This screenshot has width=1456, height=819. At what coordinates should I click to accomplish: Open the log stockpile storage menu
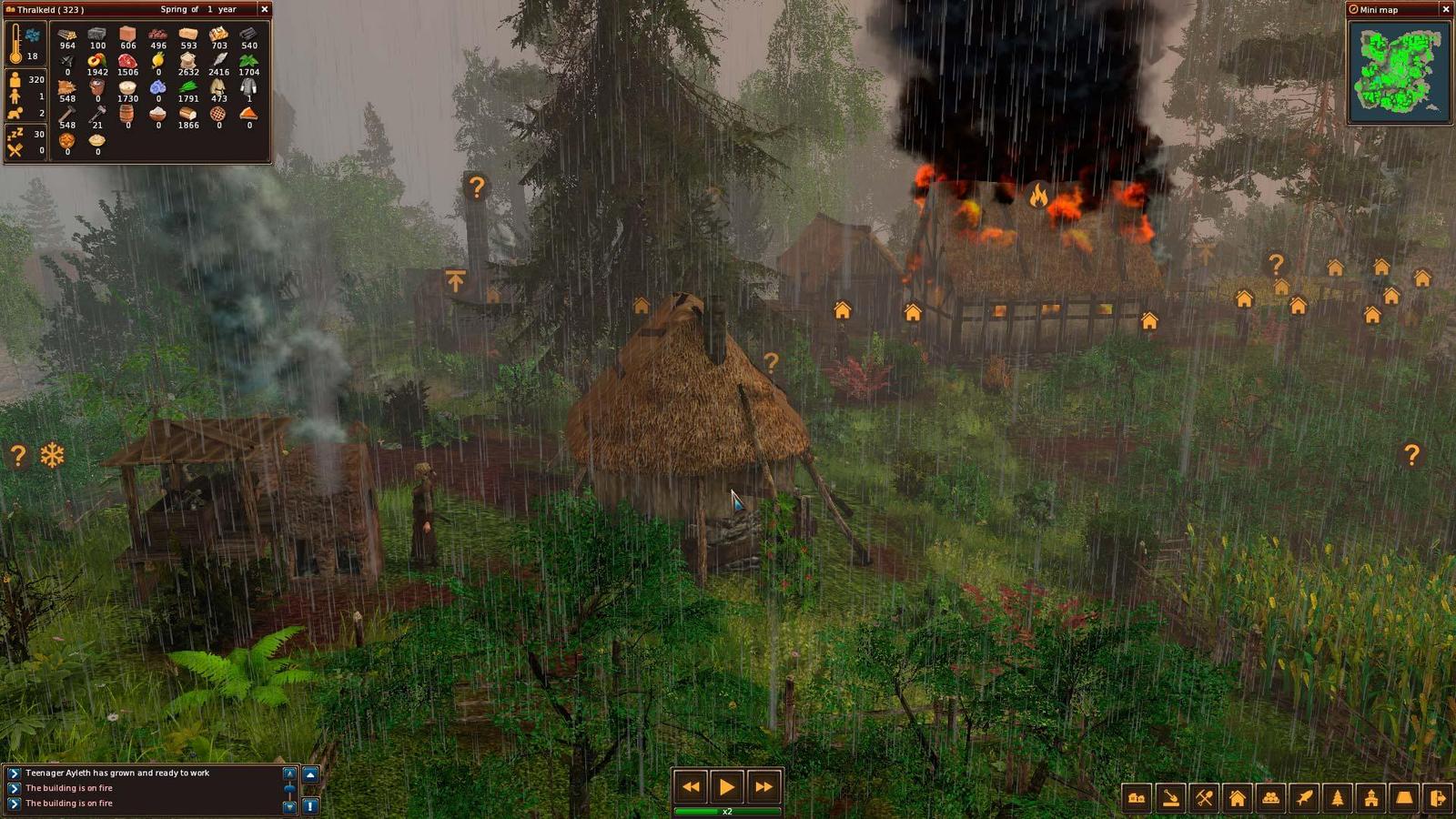pos(1270,798)
